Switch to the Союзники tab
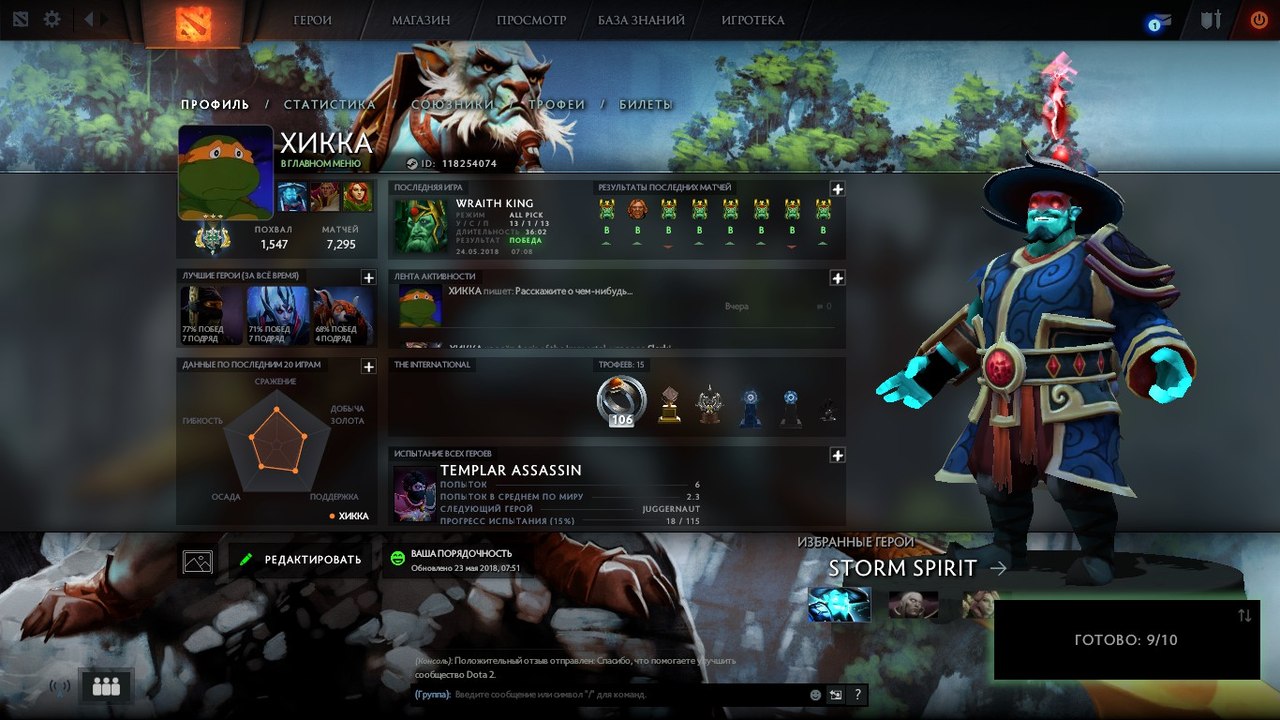 coord(452,104)
